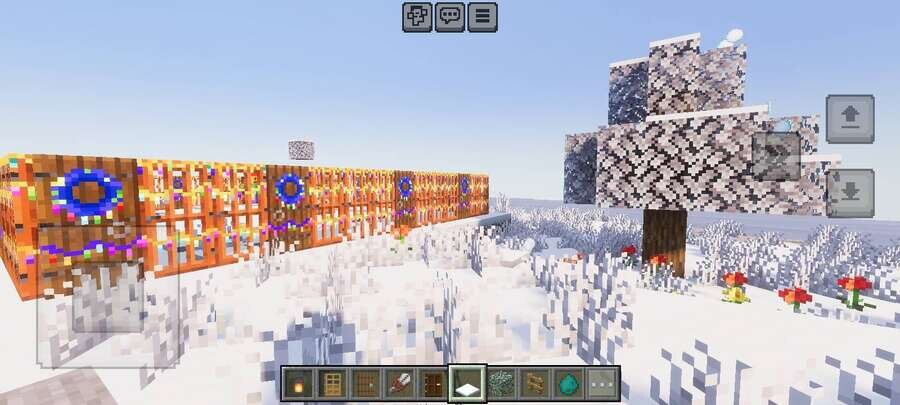
Task: Open the emote button at top
Action: coord(417,16)
